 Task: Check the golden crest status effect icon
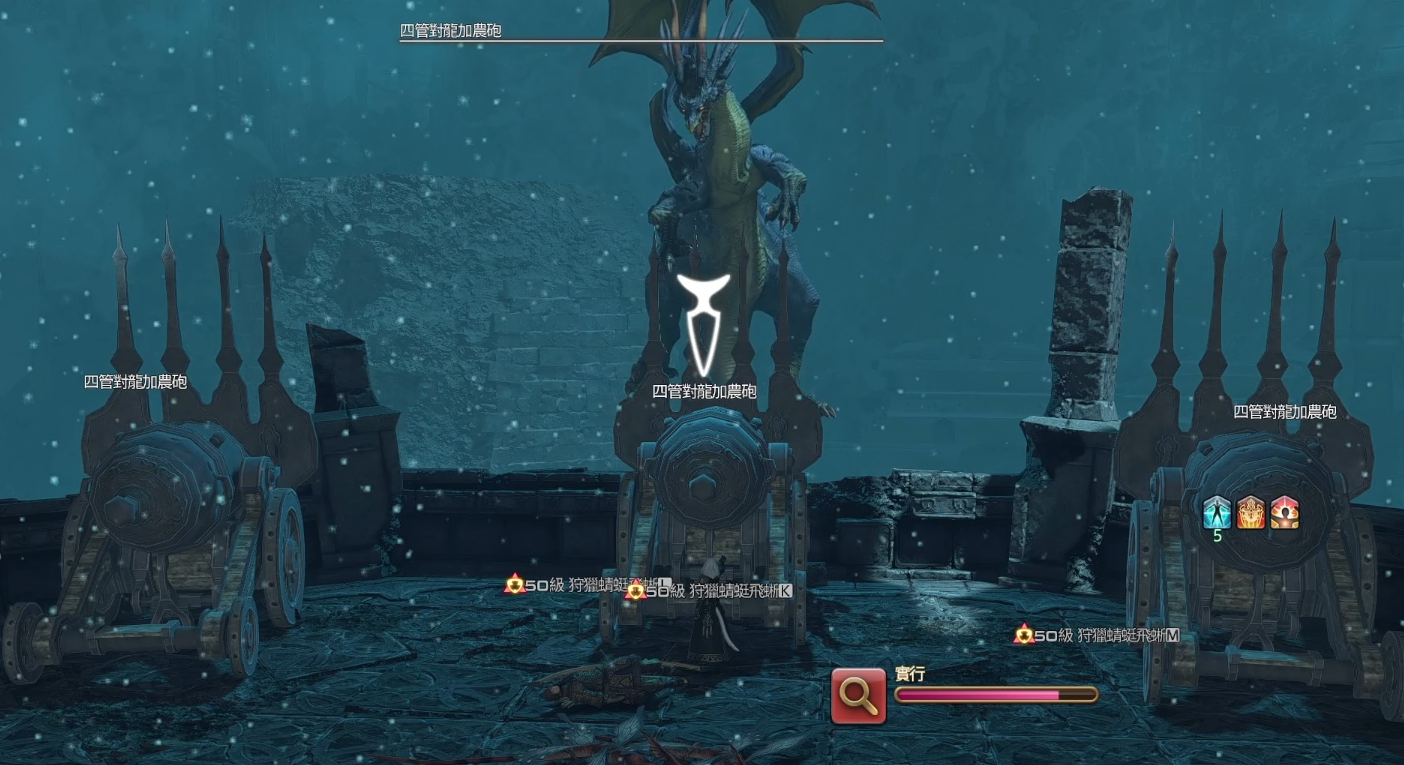[1251, 512]
